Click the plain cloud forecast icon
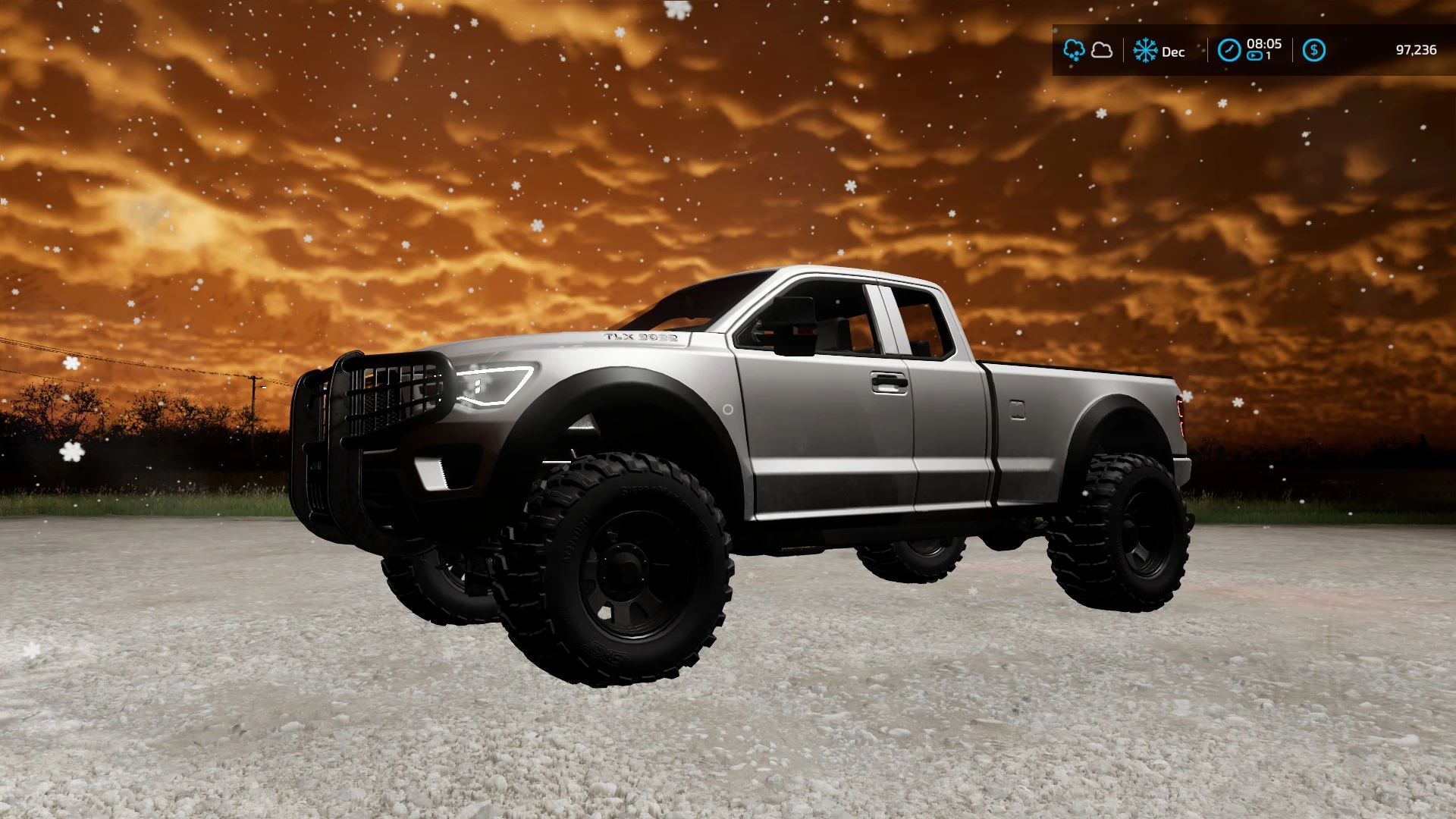 click(1102, 51)
